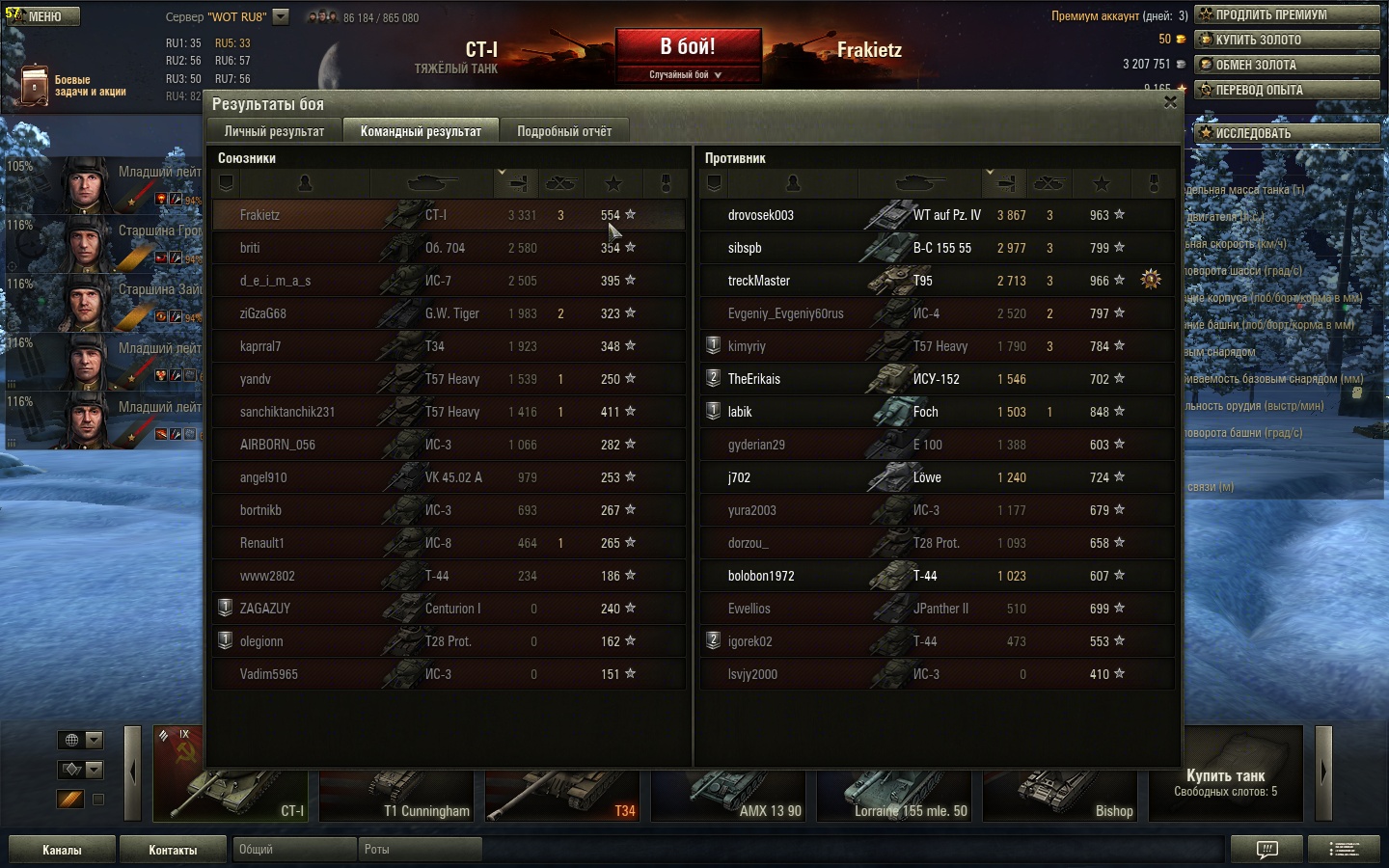The width and height of the screenshot is (1389, 868).
Task: Open the Контакты list
Action: pos(173,850)
